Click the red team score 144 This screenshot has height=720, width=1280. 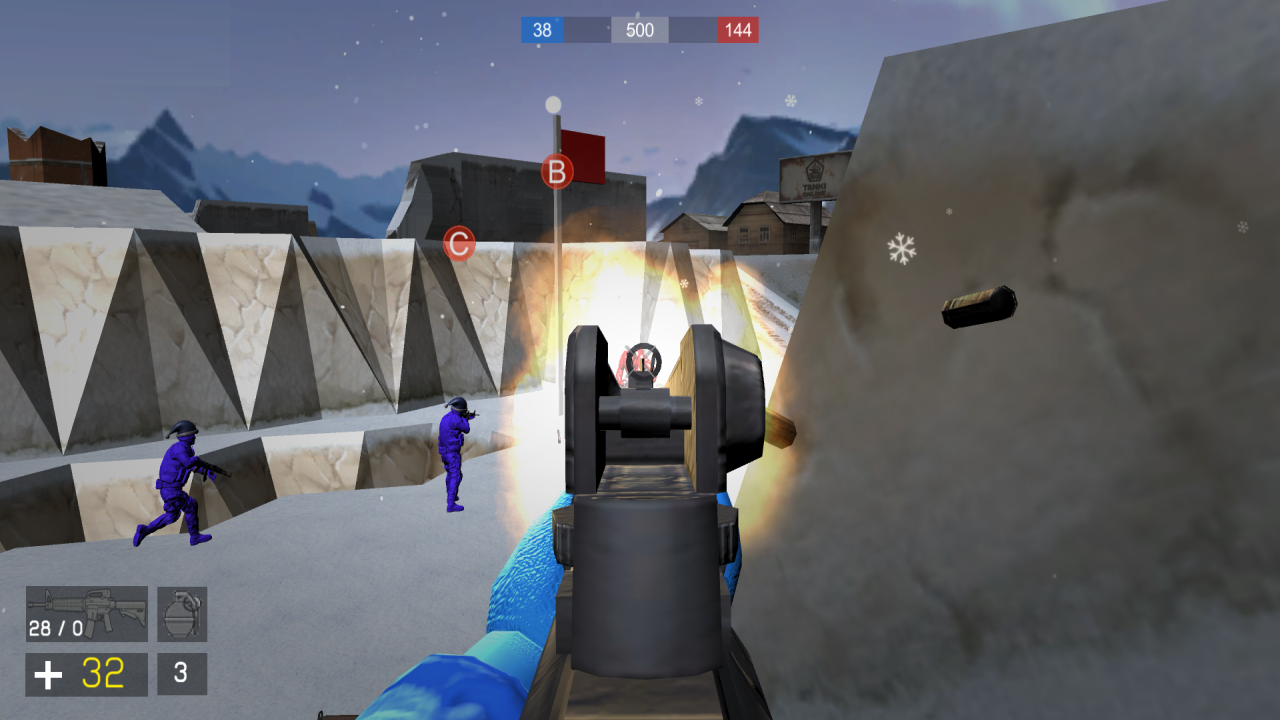coord(738,30)
